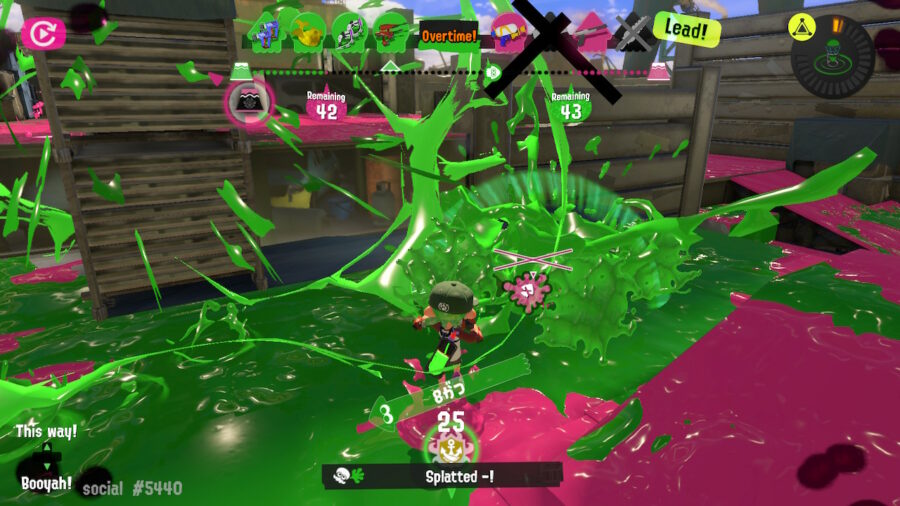The height and width of the screenshot is (506, 900).
Task: Select the green teammate icon with yellow weapon
Action: [x=308, y=33]
